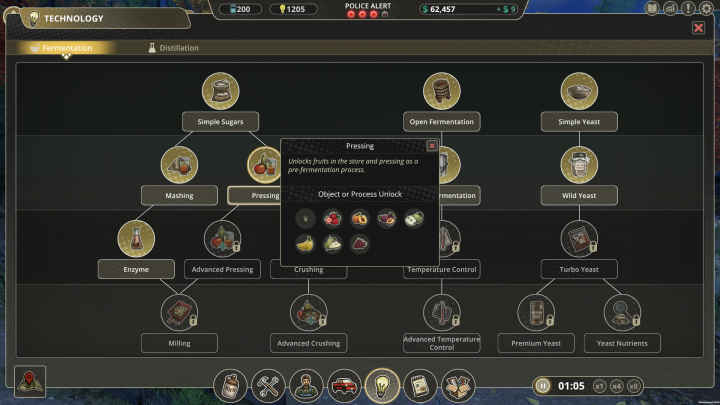This screenshot has height=405, width=720.
Task: Close the Pressing info popup
Action: (432, 145)
